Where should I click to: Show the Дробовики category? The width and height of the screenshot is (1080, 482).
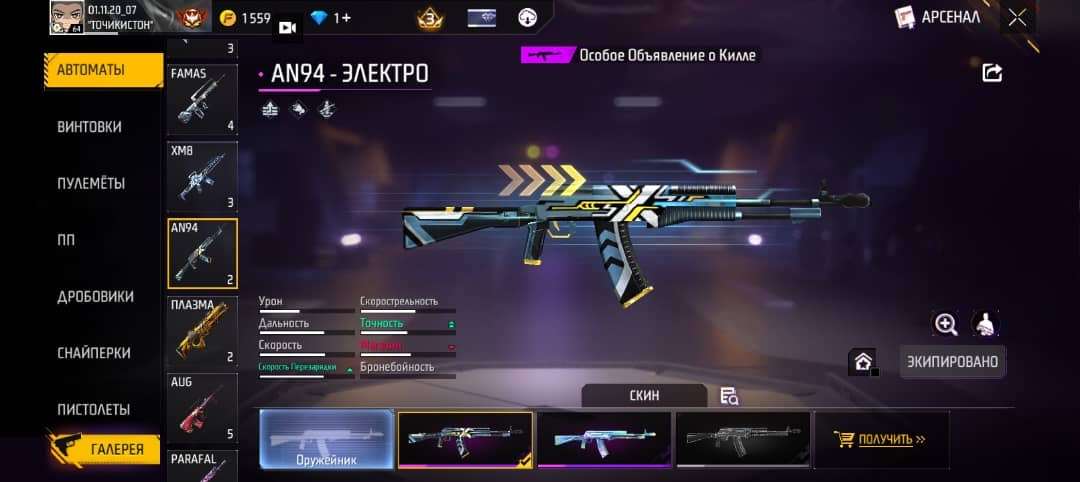coord(95,297)
